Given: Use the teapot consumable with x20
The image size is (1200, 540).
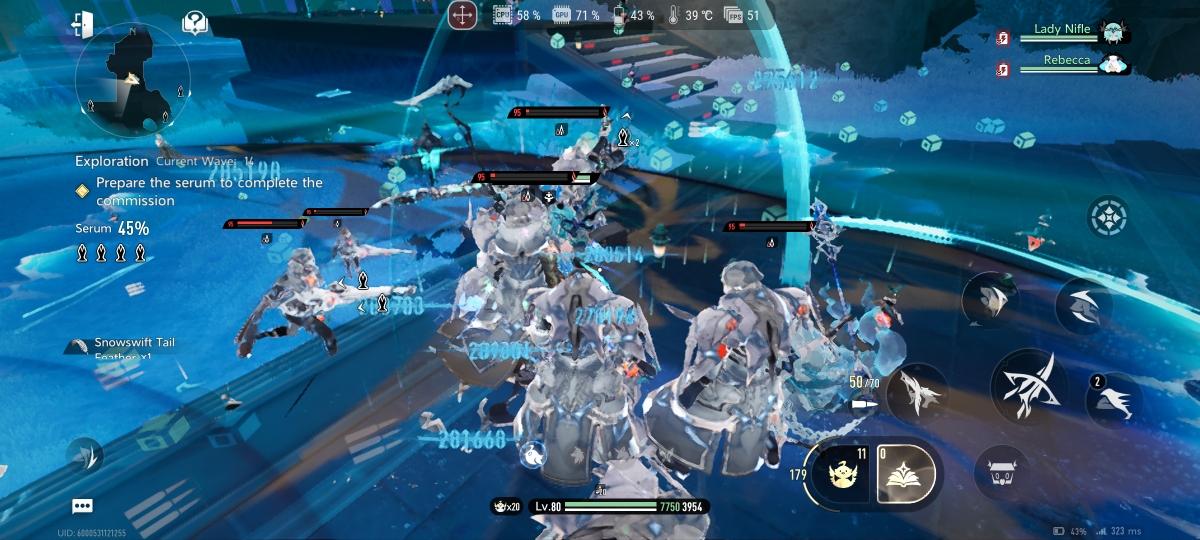Looking at the screenshot, I should [x=506, y=507].
